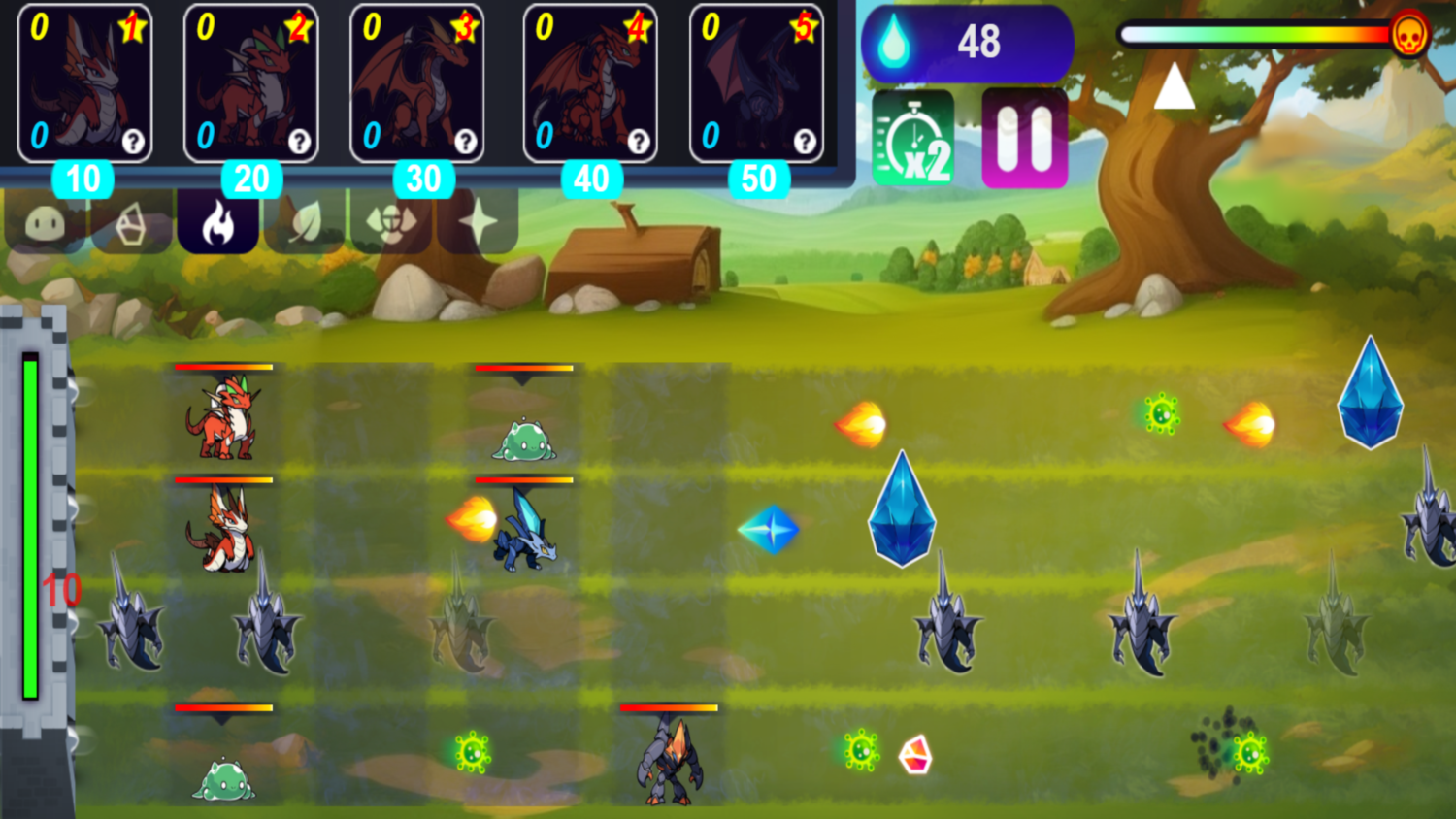Open info on the 10-cost dragon card

click(x=135, y=141)
